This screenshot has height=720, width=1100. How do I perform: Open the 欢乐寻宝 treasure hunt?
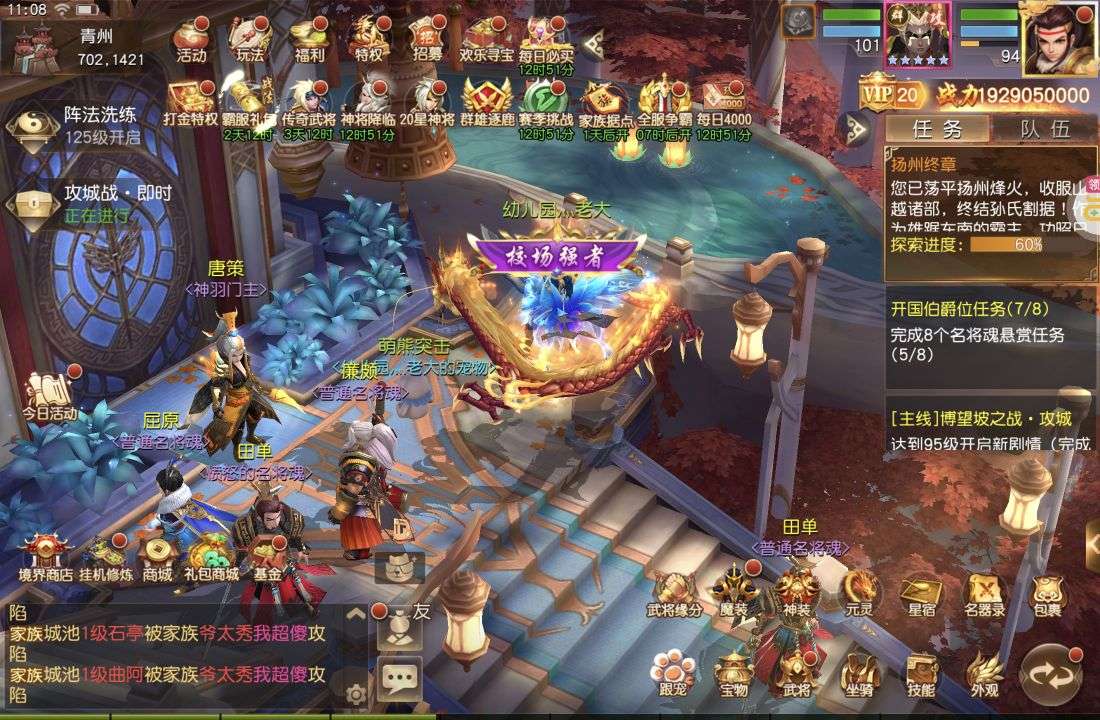pyautogui.click(x=487, y=41)
